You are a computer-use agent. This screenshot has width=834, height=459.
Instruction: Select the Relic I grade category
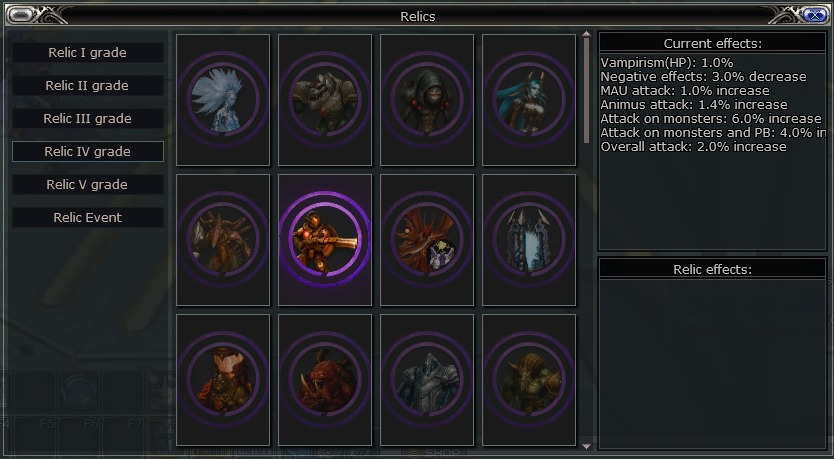click(x=88, y=52)
